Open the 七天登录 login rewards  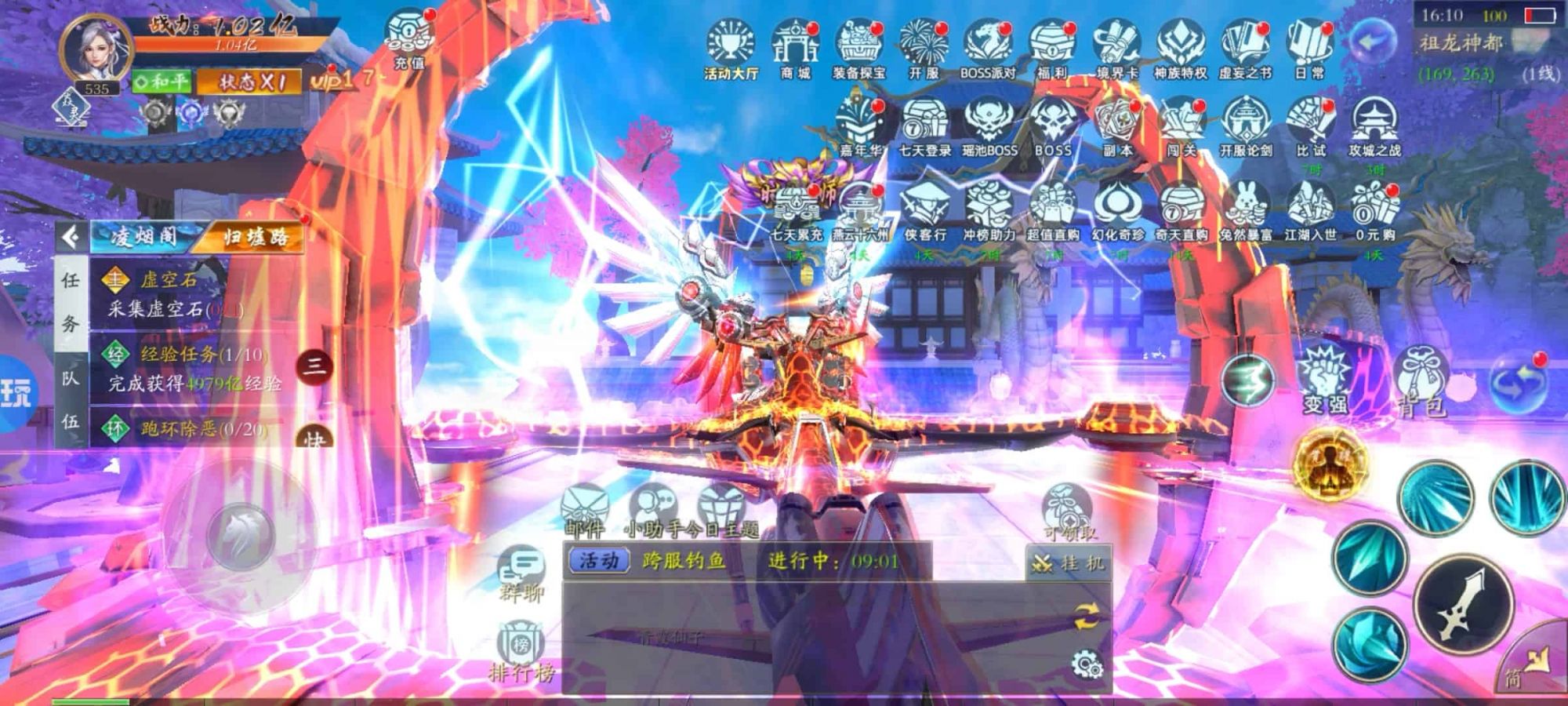[924, 126]
